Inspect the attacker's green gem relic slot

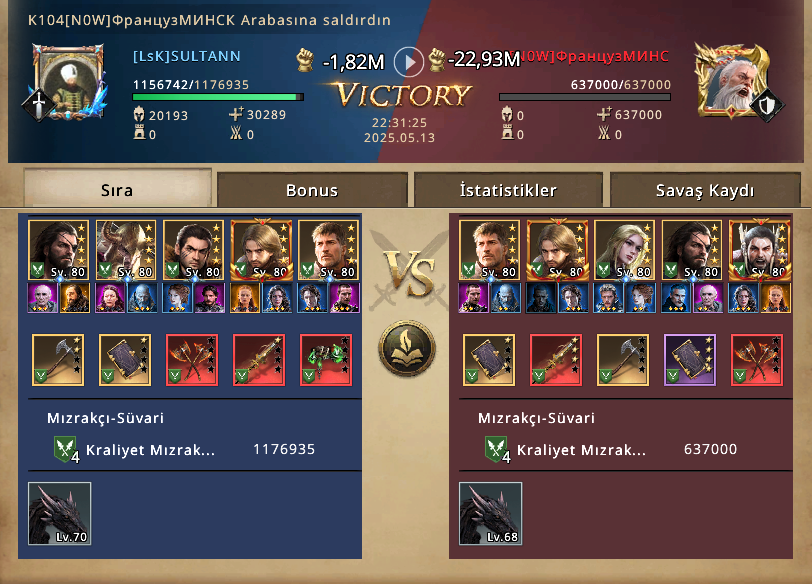[325, 360]
